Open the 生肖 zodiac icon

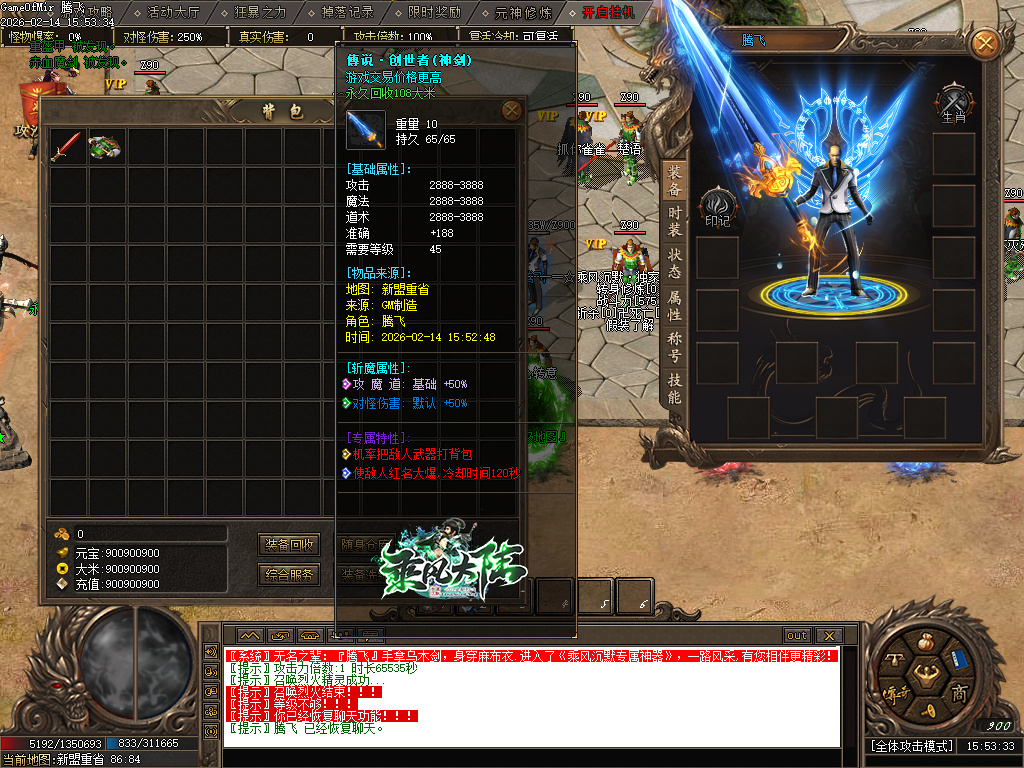tap(953, 105)
